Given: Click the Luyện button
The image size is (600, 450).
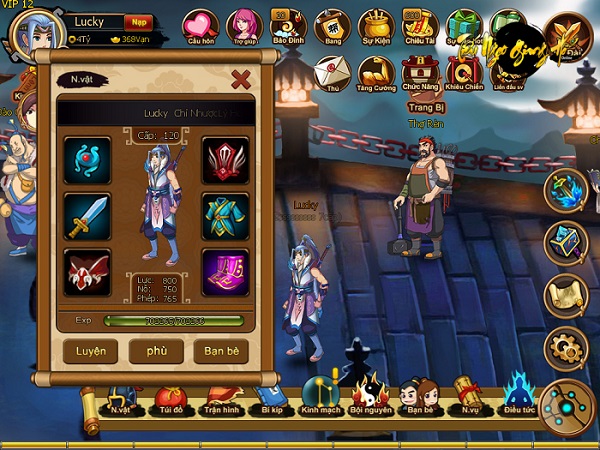Looking at the screenshot, I should 91,351.
